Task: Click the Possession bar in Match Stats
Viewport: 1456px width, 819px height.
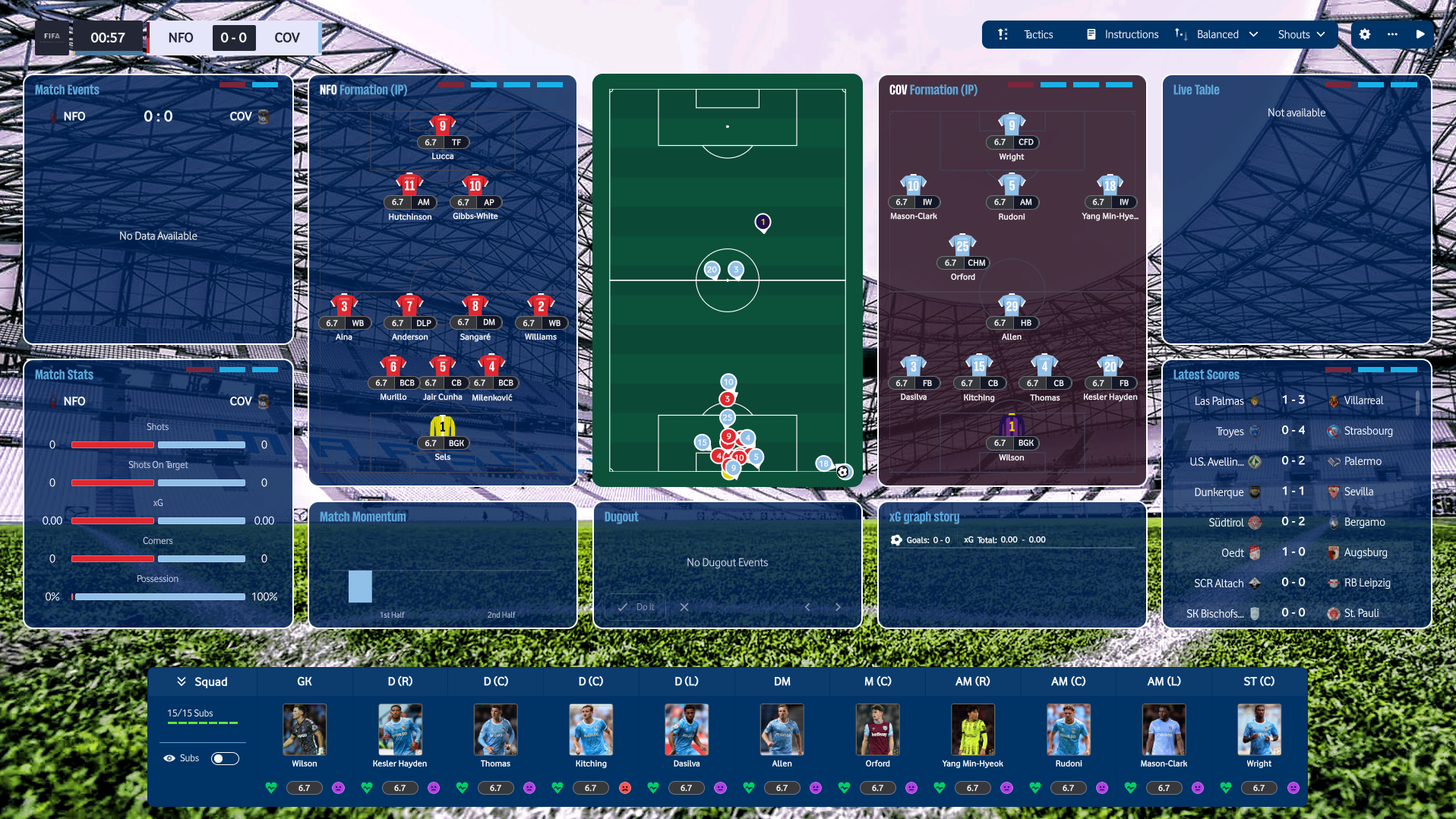Action: [158, 596]
